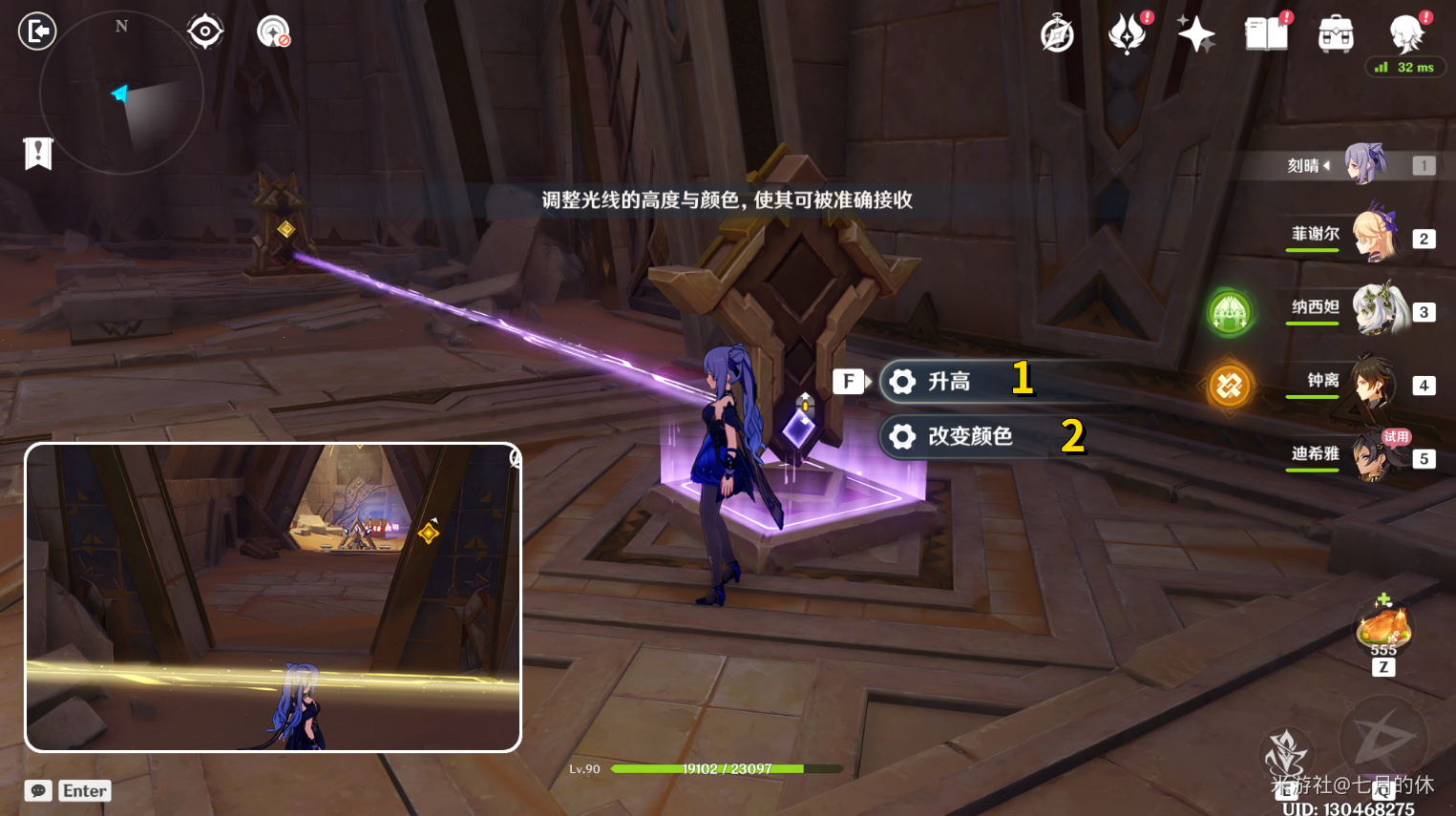Open the Paimon menu icon
Viewport: 1456px width, 816px height.
coord(1406,34)
